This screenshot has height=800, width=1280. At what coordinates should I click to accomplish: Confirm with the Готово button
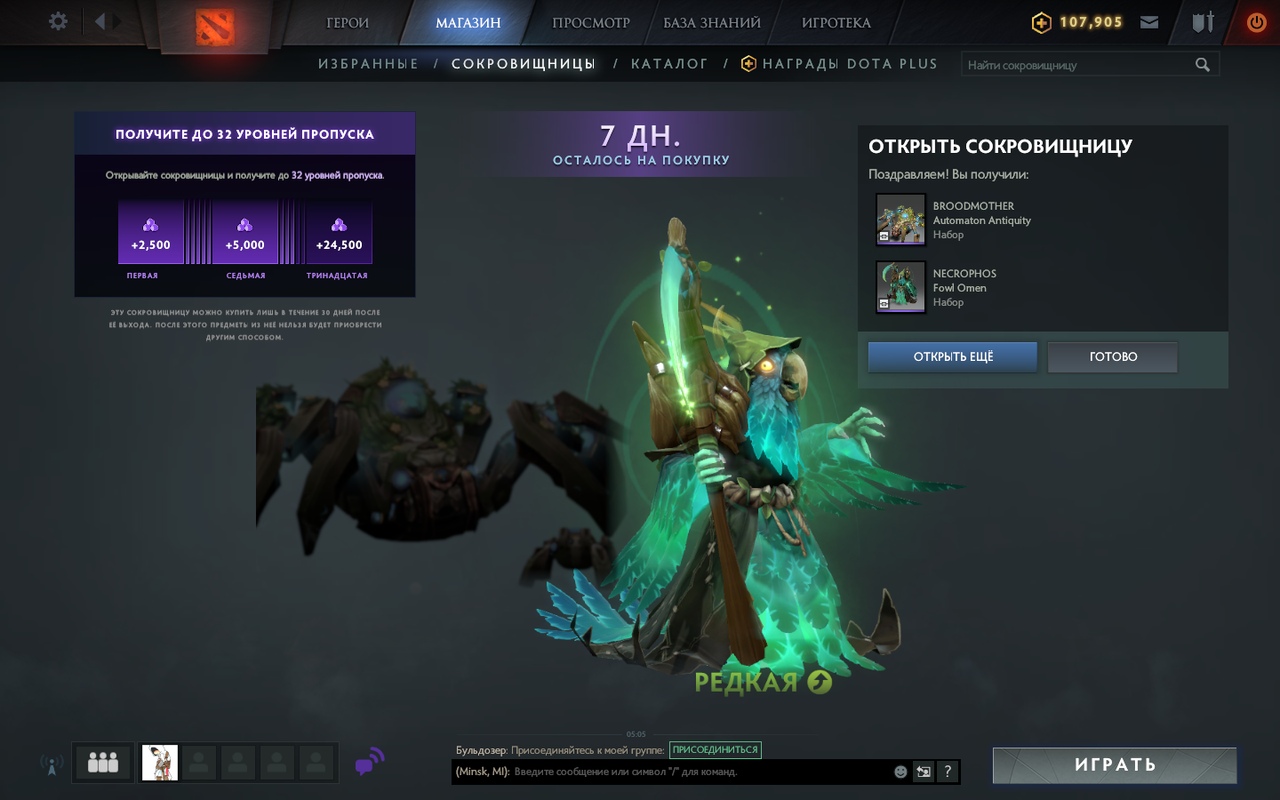[x=1112, y=357]
